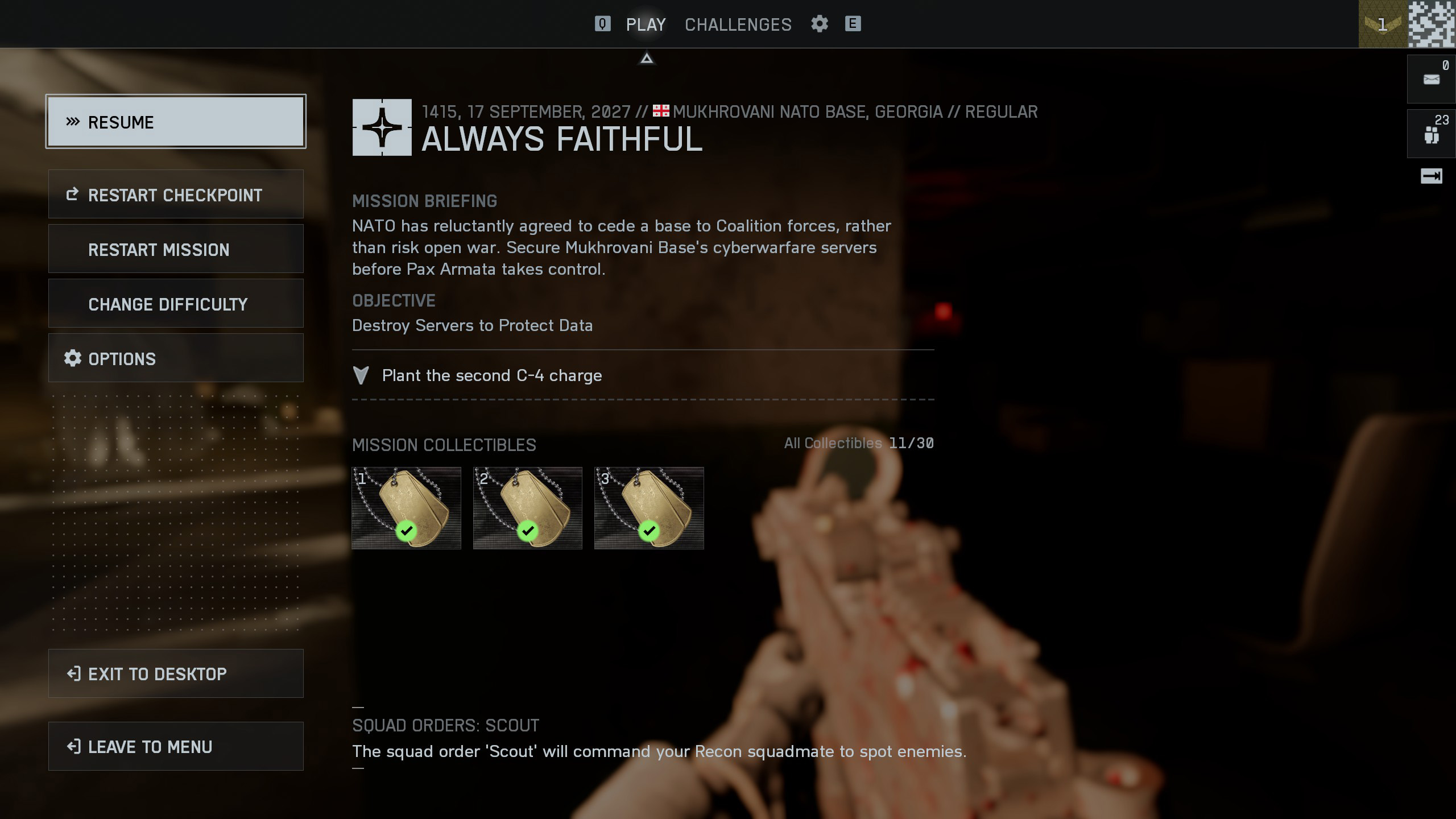
Task: Open settings via the top gear icon
Action: coord(819,24)
